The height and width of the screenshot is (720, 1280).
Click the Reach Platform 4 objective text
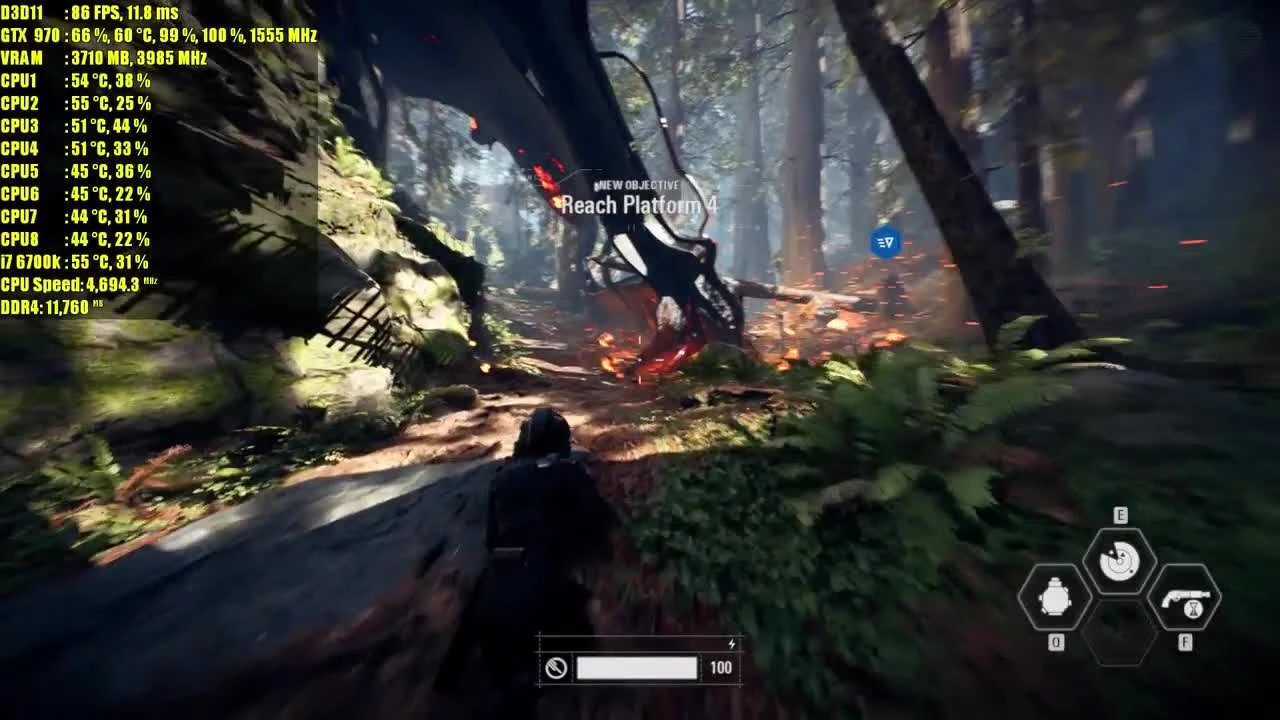click(637, 205)
